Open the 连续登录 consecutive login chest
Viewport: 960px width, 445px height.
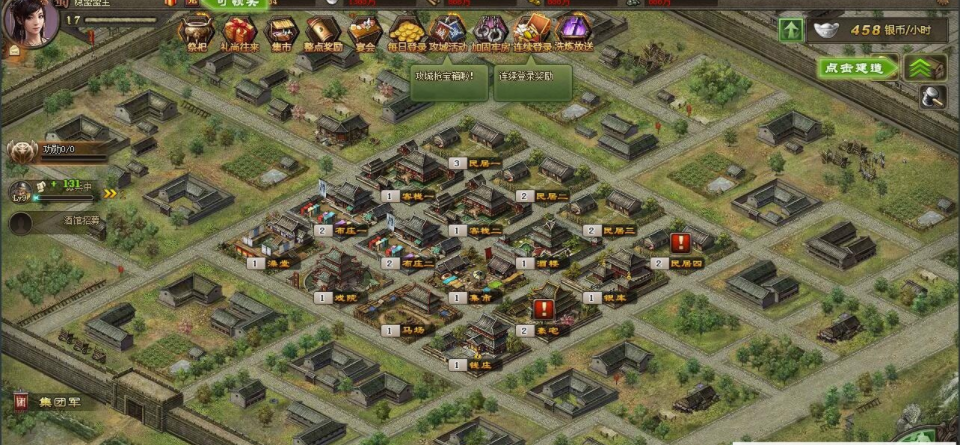coord(531,32)
